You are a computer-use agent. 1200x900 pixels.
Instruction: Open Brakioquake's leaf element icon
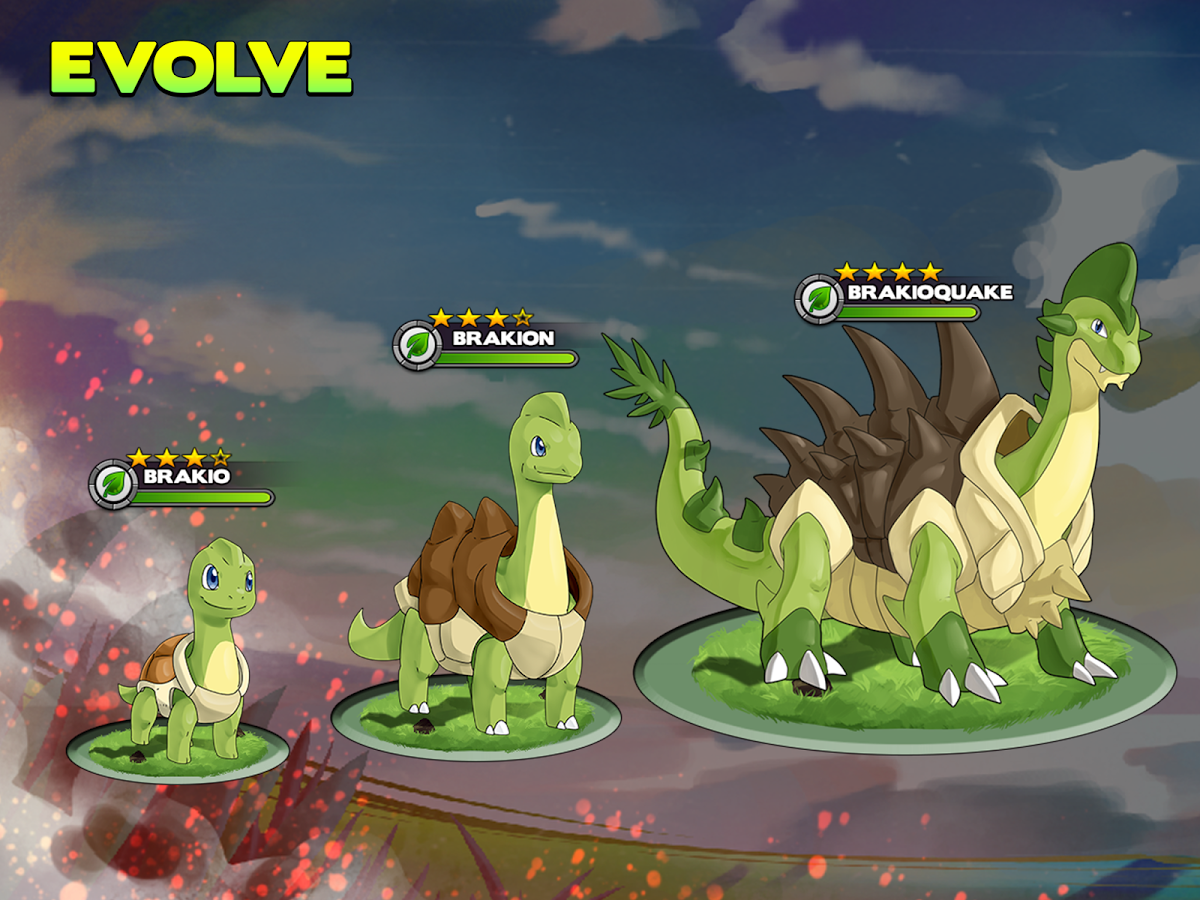tap(820, 299)
